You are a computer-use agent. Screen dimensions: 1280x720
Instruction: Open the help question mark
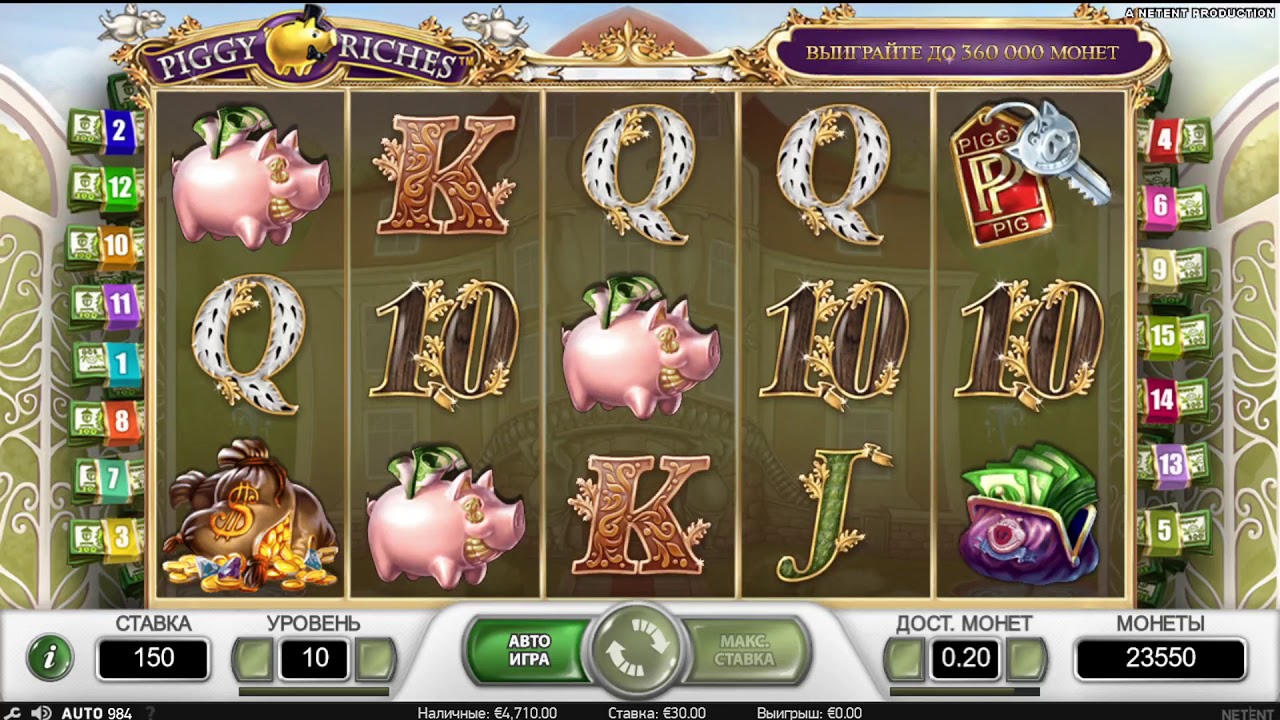tap(150, 713)
